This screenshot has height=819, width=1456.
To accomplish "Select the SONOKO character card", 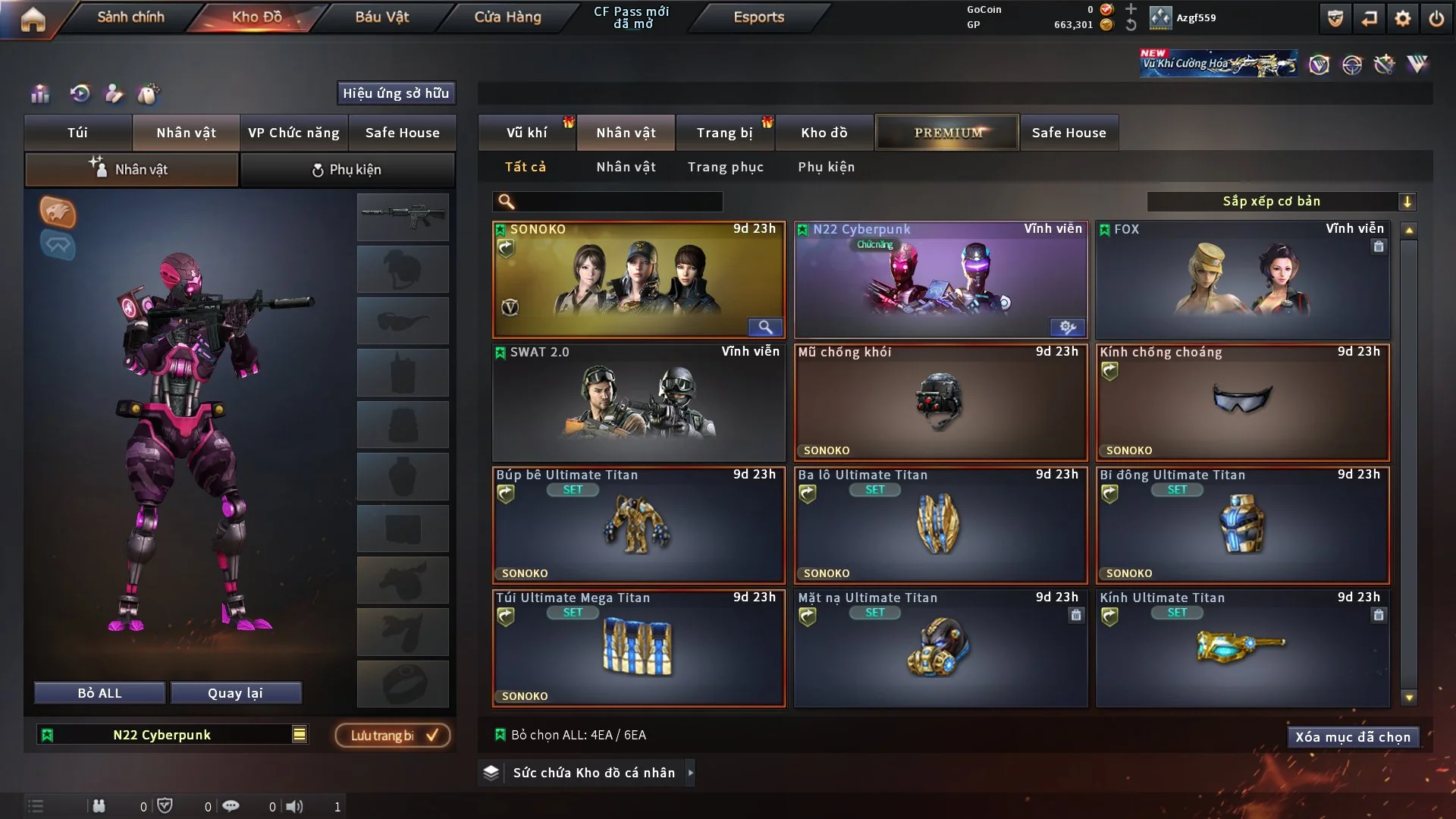I will click(x=638, y=281).
